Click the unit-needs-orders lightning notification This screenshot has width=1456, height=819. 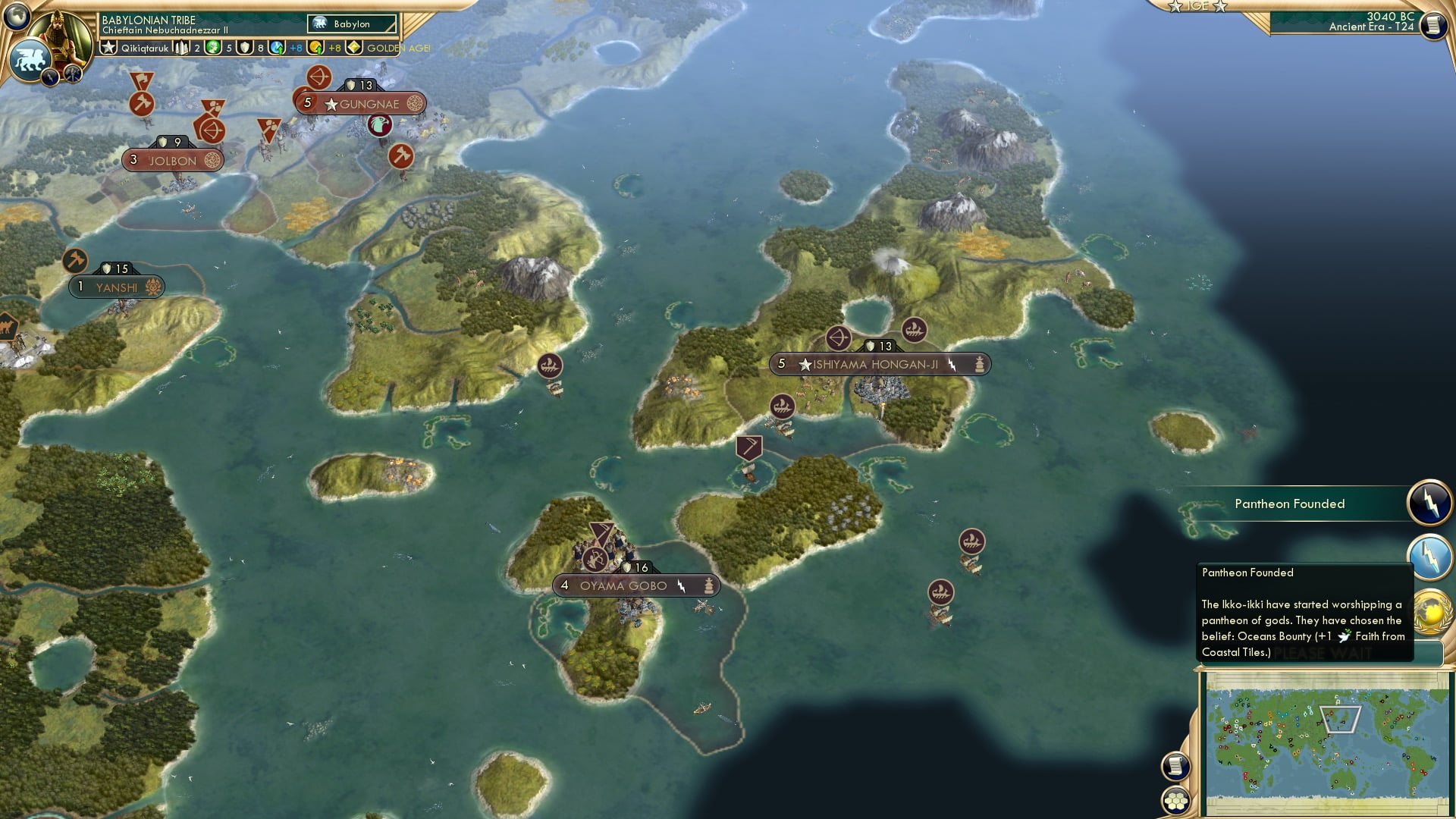click(1430, 557)
